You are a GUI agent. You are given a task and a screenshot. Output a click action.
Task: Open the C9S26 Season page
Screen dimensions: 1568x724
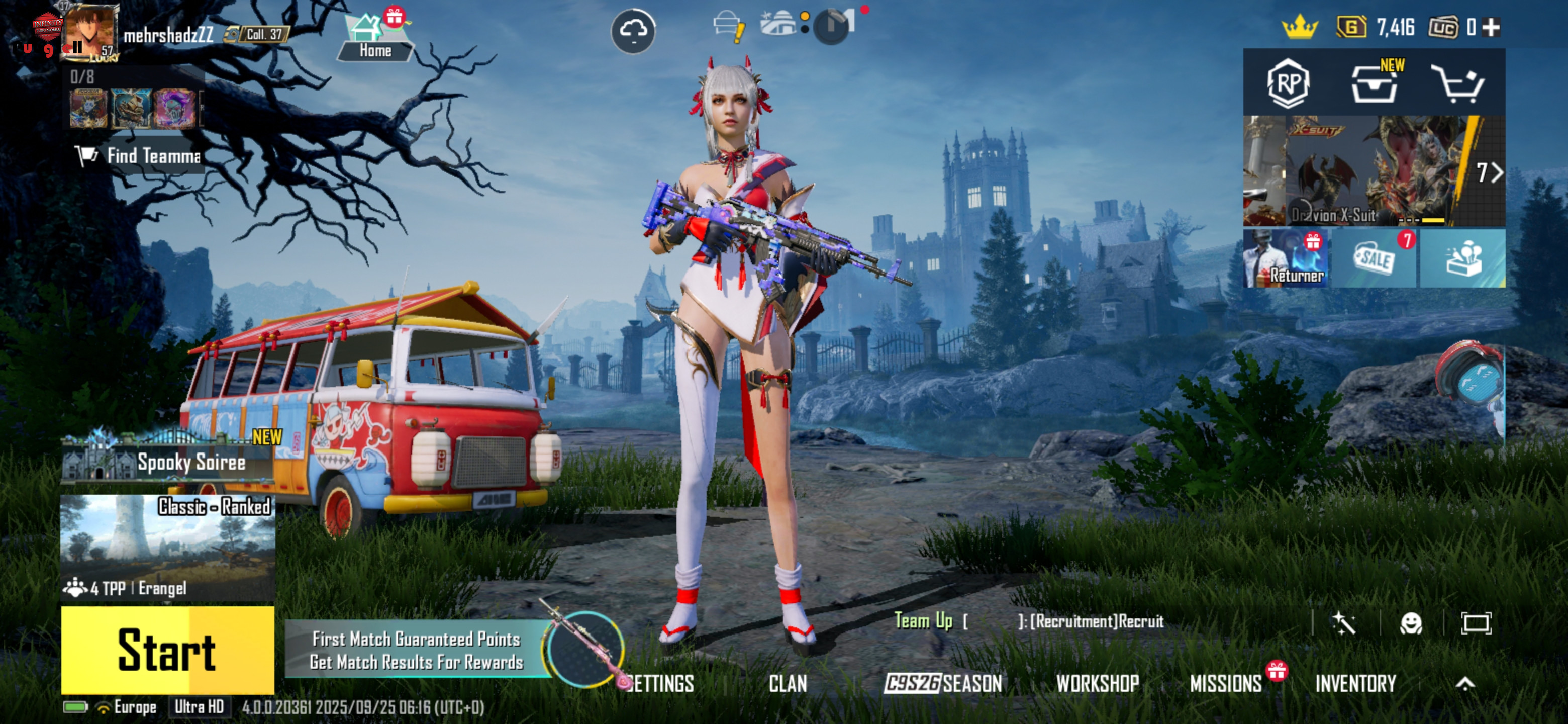[943, 684]
